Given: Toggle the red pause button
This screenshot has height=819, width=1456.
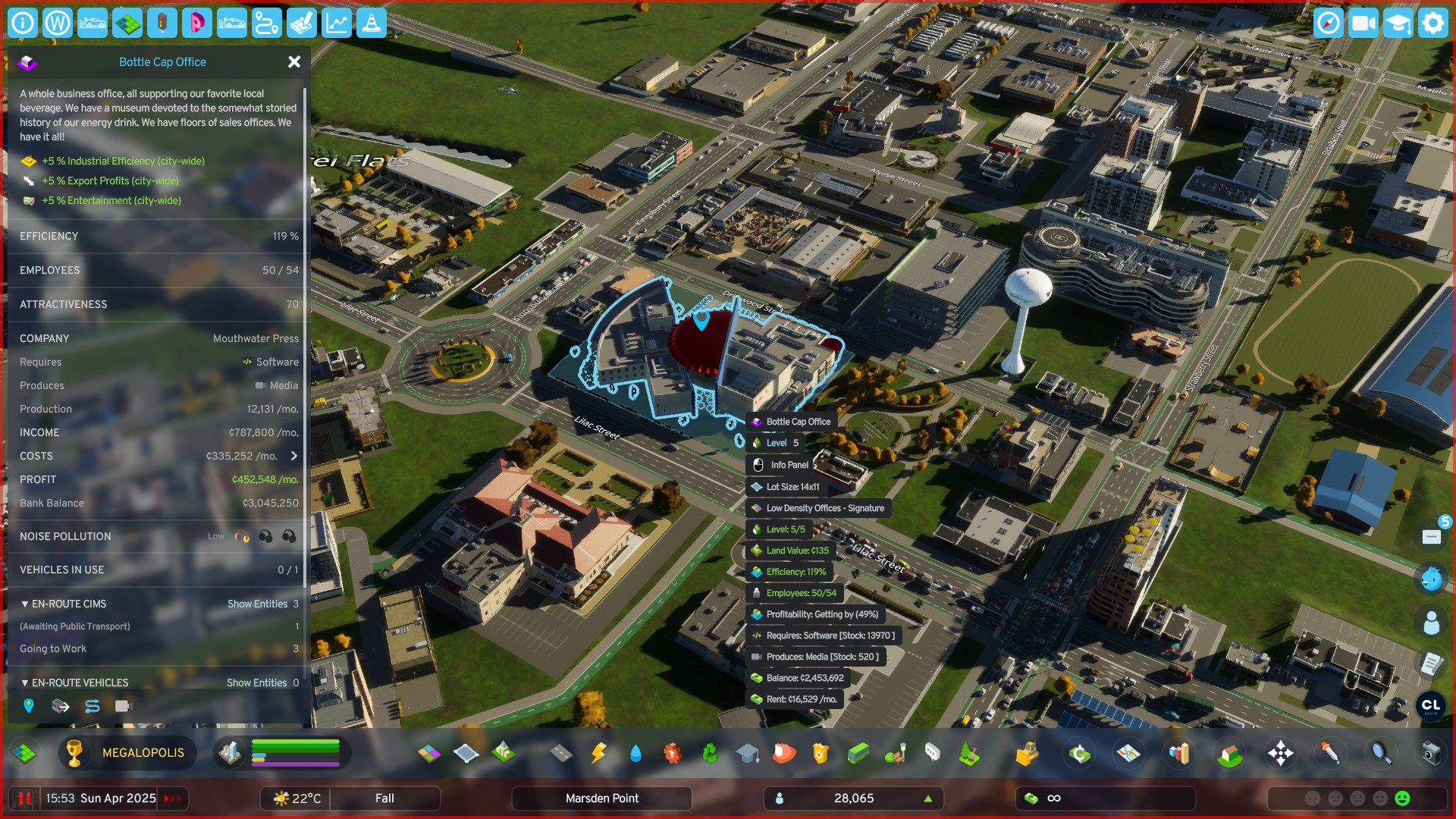Looking at the screenshot, I should pyautogui.click(x=24, y=799).
